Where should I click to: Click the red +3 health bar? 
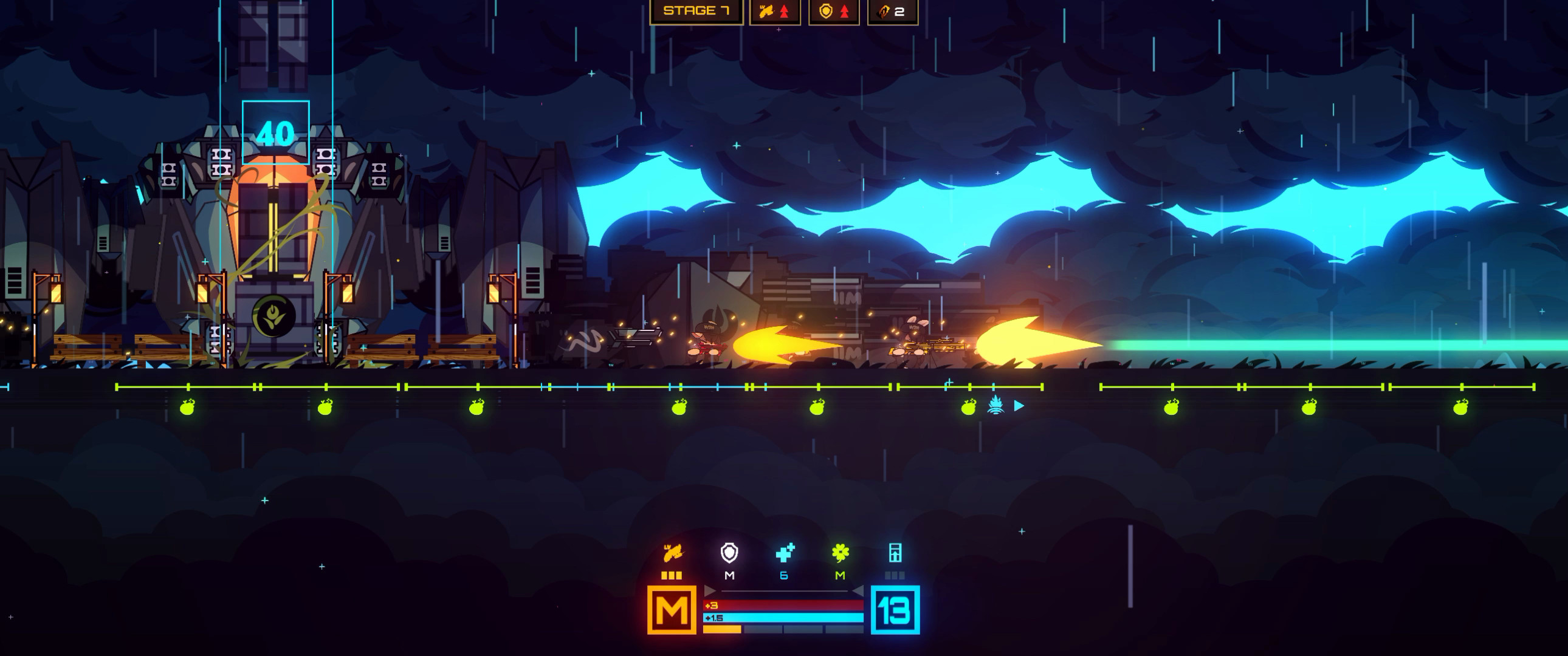[785, 605]
